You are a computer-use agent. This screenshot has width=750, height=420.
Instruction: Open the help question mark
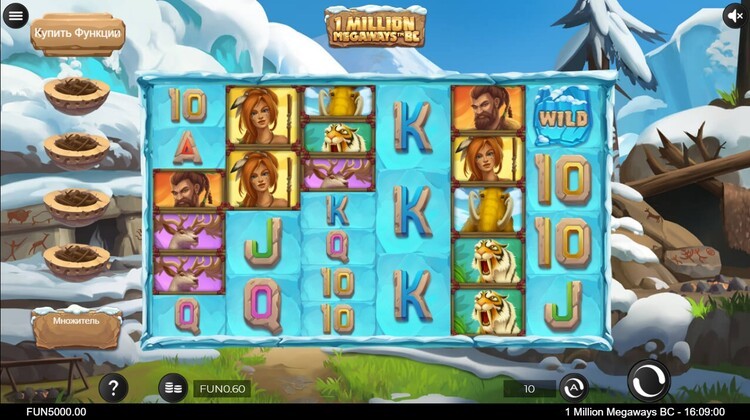pos(113,387)
